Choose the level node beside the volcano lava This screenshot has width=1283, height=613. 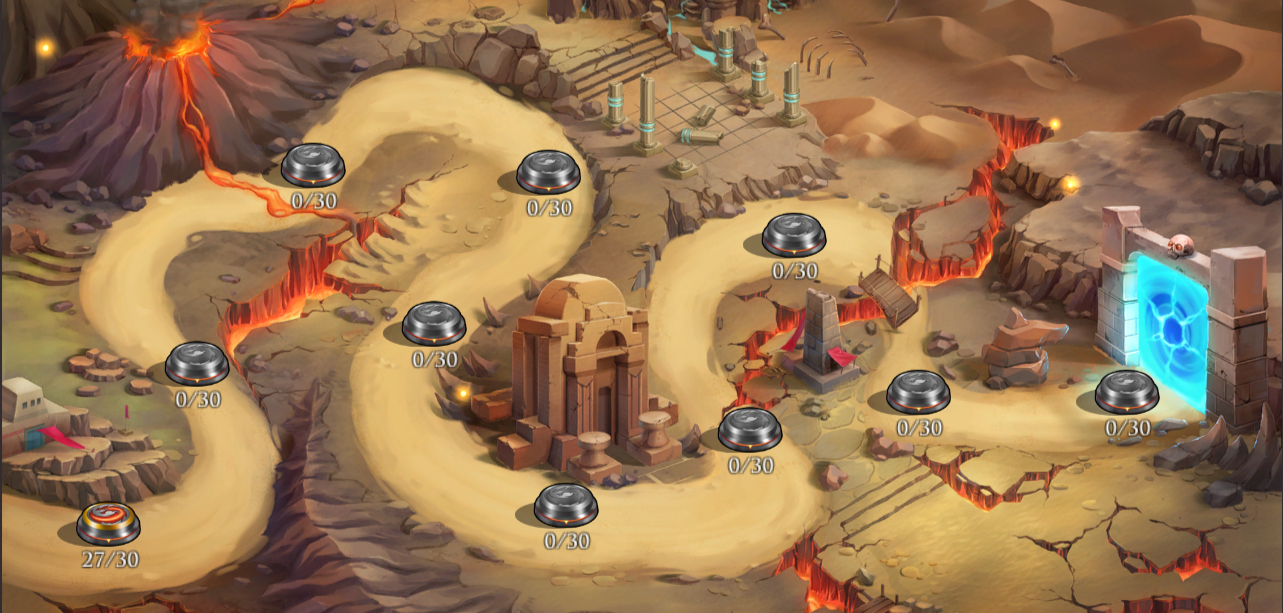click(x=313, y=165)
